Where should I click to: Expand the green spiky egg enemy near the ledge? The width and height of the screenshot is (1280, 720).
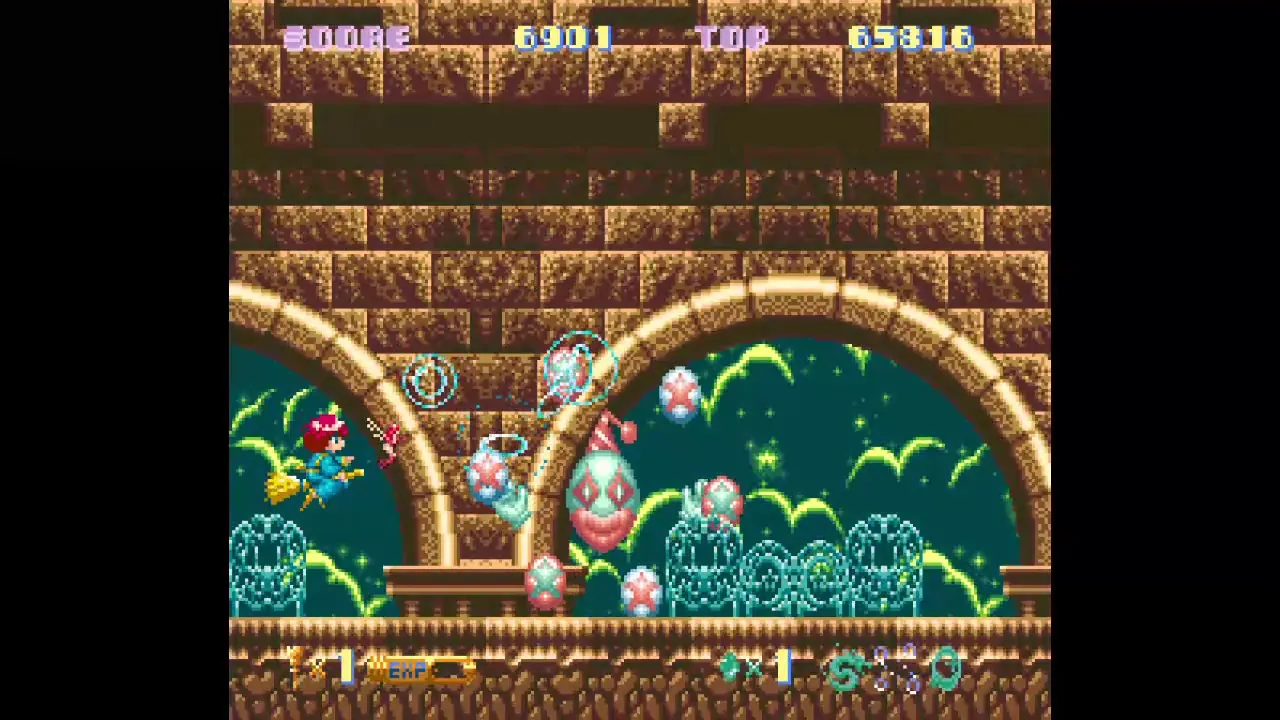tap(546, 583)
